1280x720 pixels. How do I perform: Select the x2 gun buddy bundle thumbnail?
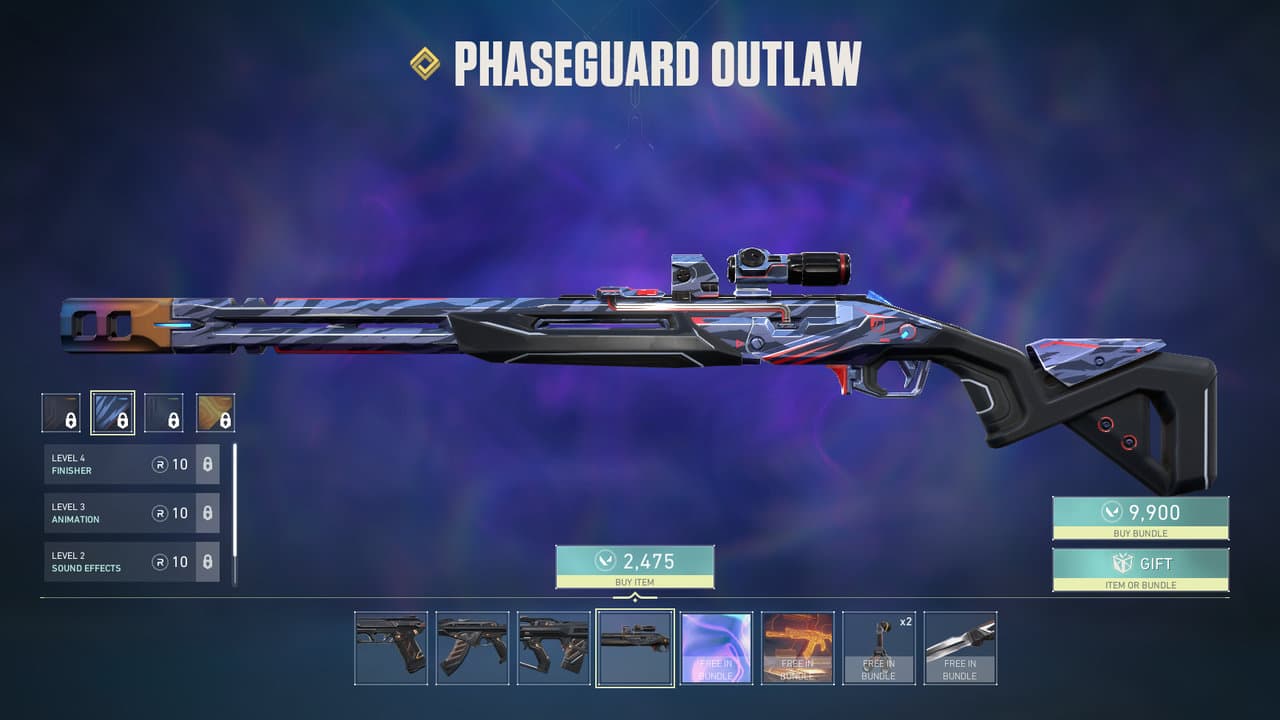coord(880,647)
